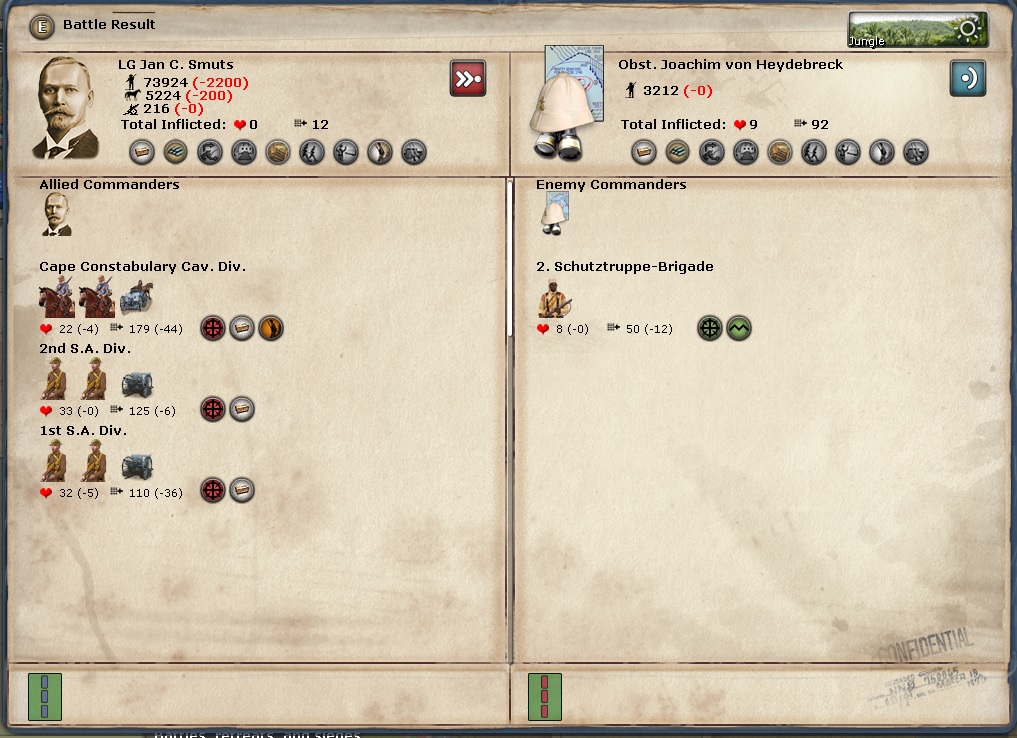Select the 2nd S.A. Div. artillery gun icon
Image resolution: width=1017 pixels, height=738 pixels.
[x=137, y=382]
